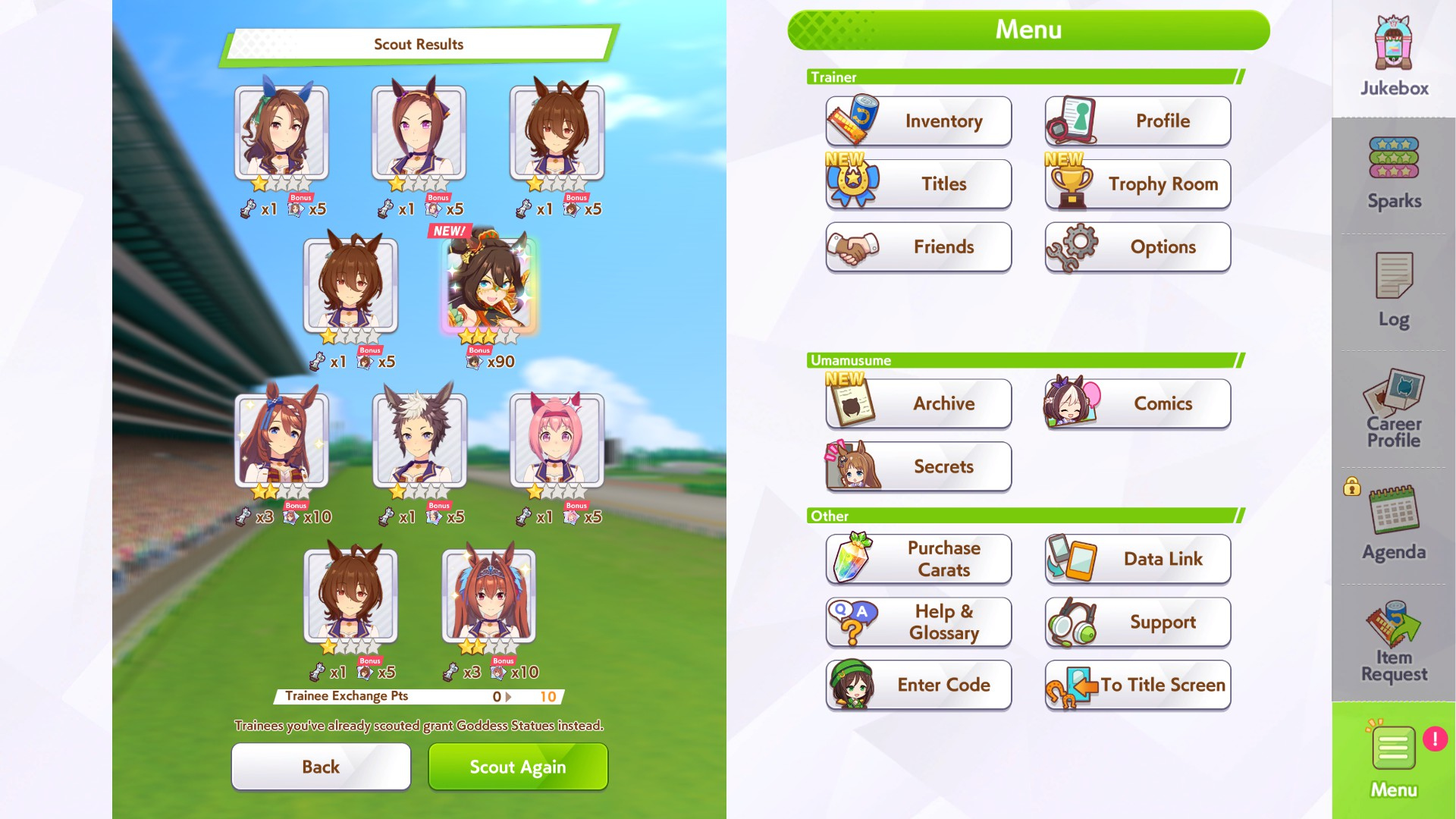Open the Sparks sidebar entry

[x=1394, y=174]
